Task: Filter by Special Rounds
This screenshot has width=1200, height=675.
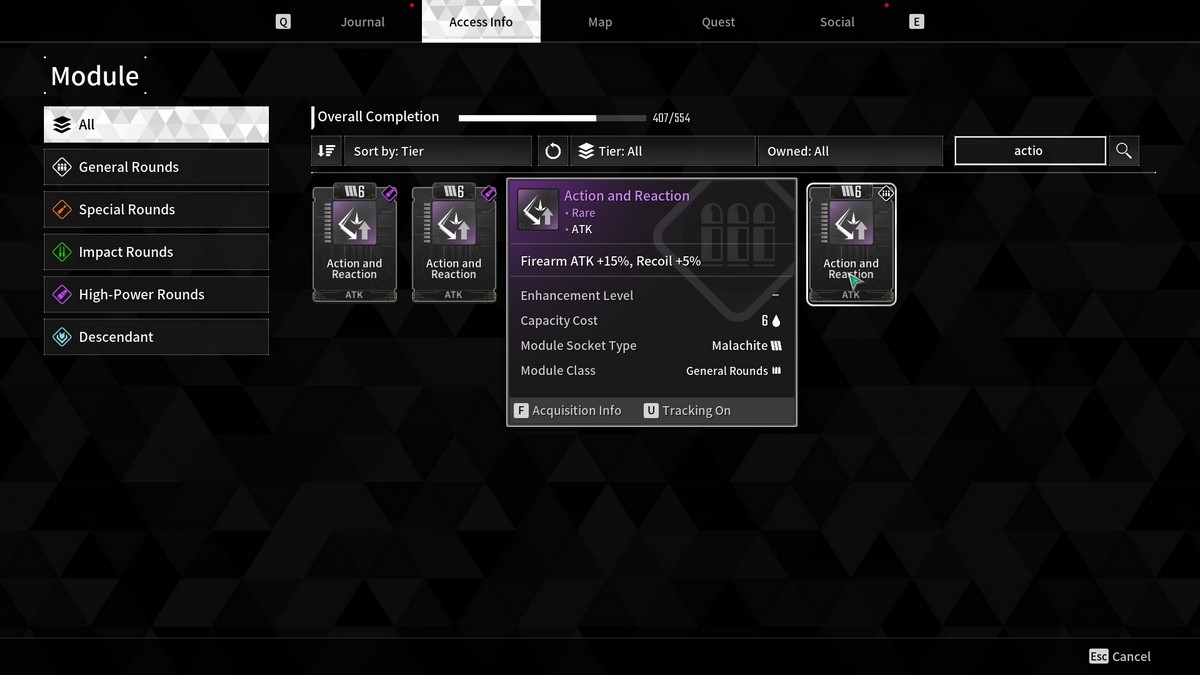Action: [x=156, y=210]
